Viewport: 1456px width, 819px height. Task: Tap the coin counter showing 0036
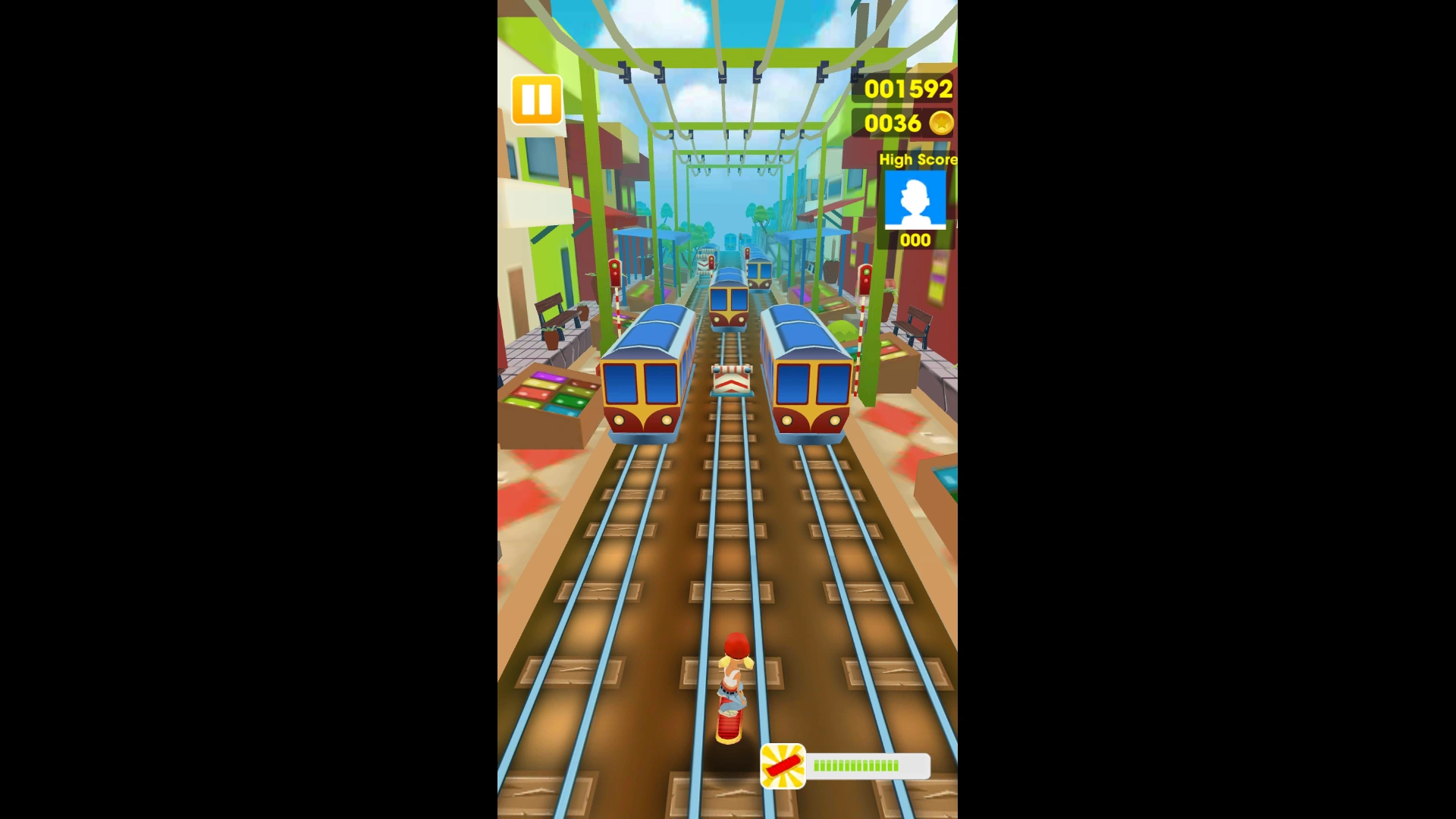pyautogui.click(x=895, y=124)
